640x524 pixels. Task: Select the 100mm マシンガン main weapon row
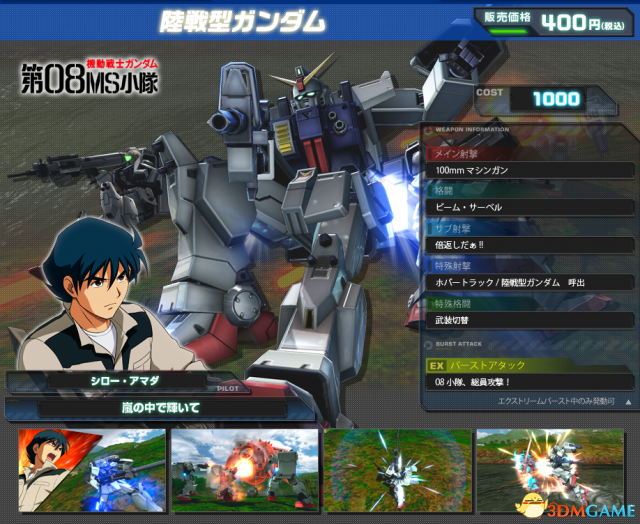pos(529,169)
